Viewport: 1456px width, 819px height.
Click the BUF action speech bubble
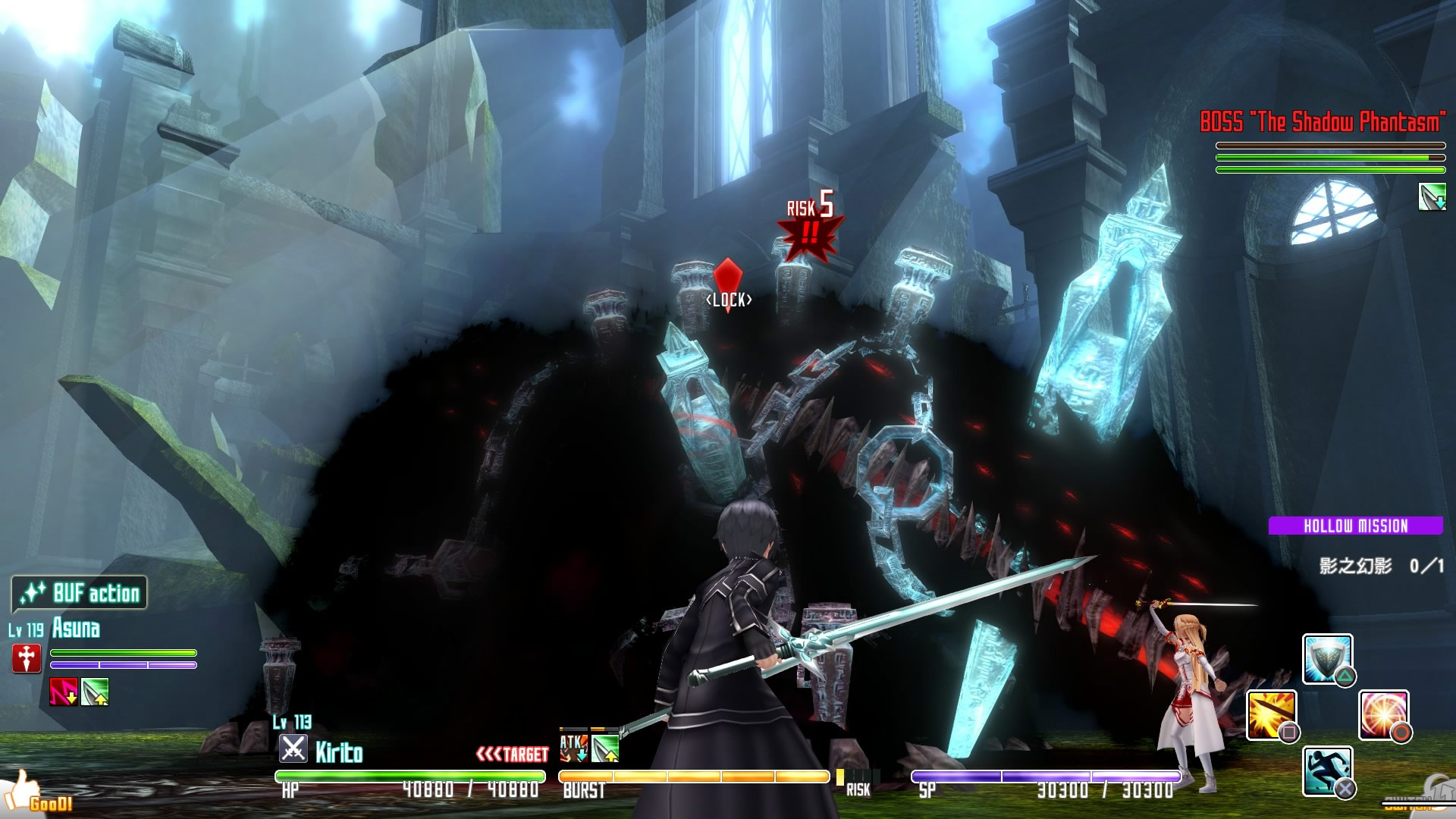pos(80,593)
